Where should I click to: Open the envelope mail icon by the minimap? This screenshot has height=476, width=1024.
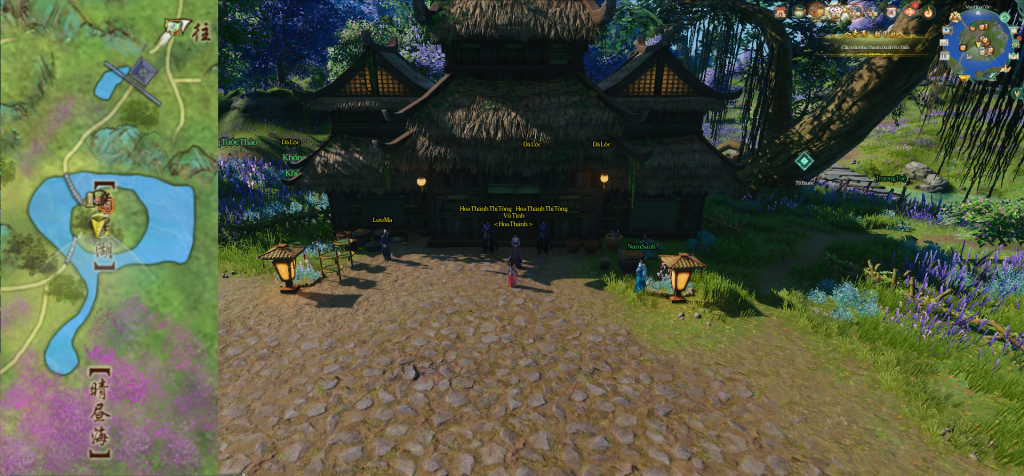pyautogui.click(x=943, y=42)
